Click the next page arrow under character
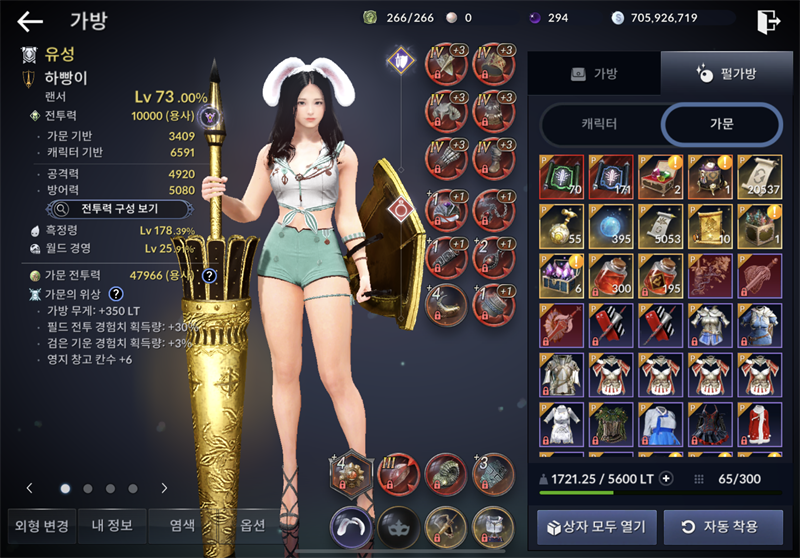 (x=164, y=488)
